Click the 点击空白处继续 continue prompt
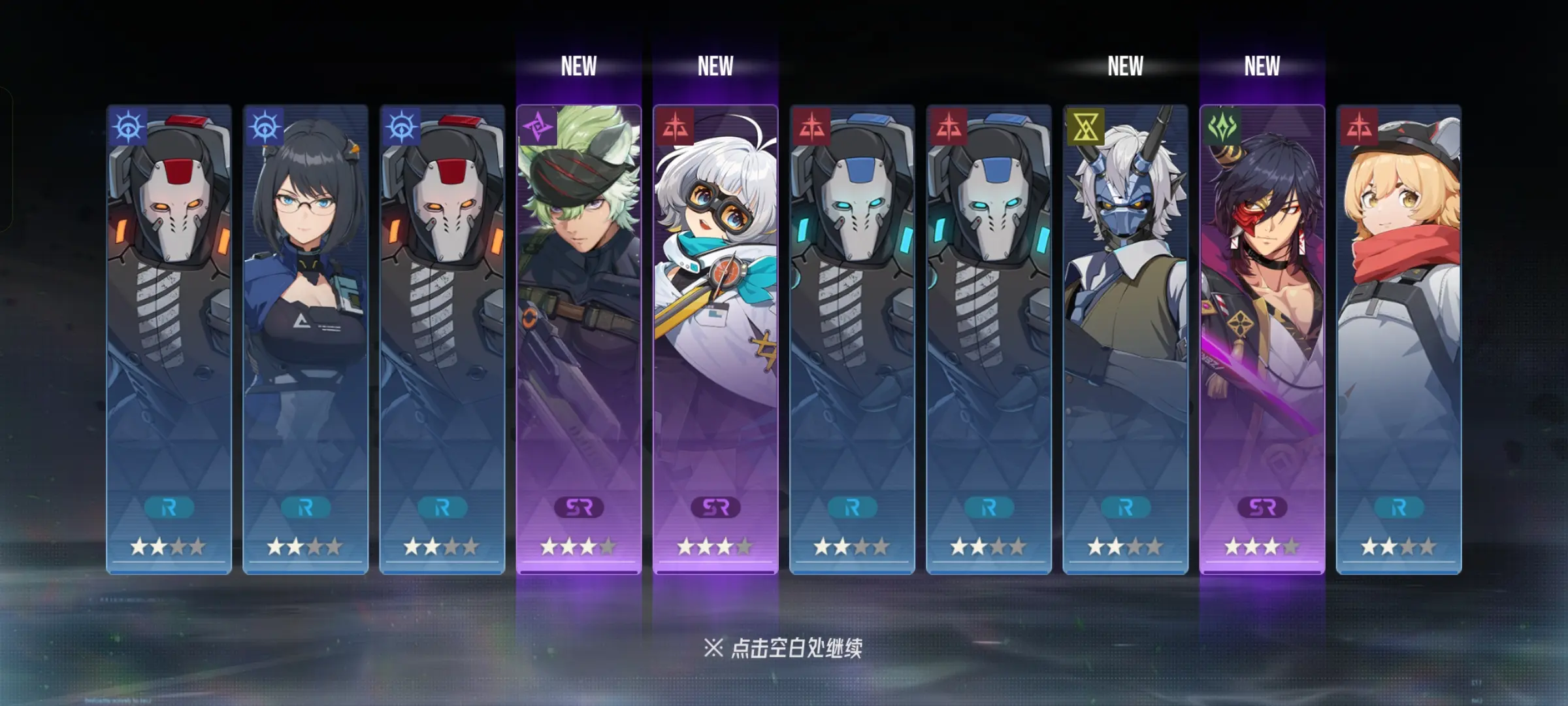The height and width of the screenshot is (706, 1568). 783,648
